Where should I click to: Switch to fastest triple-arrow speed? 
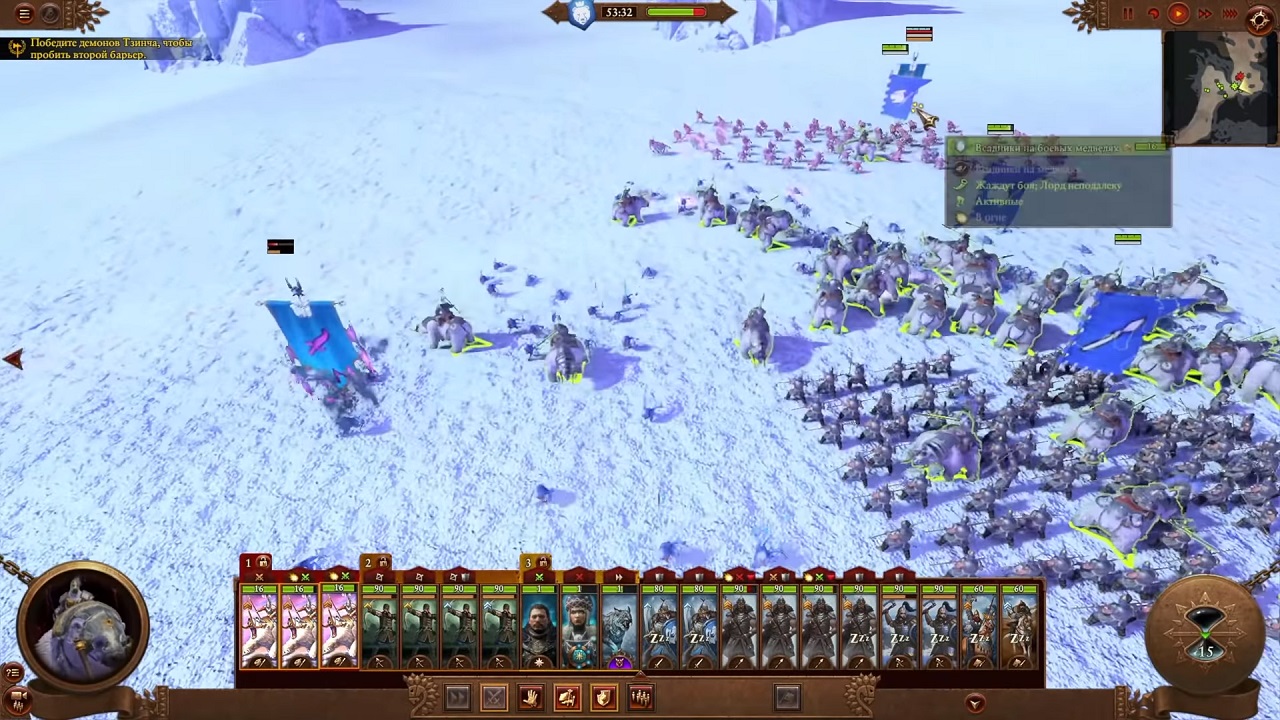point(1230,14)
